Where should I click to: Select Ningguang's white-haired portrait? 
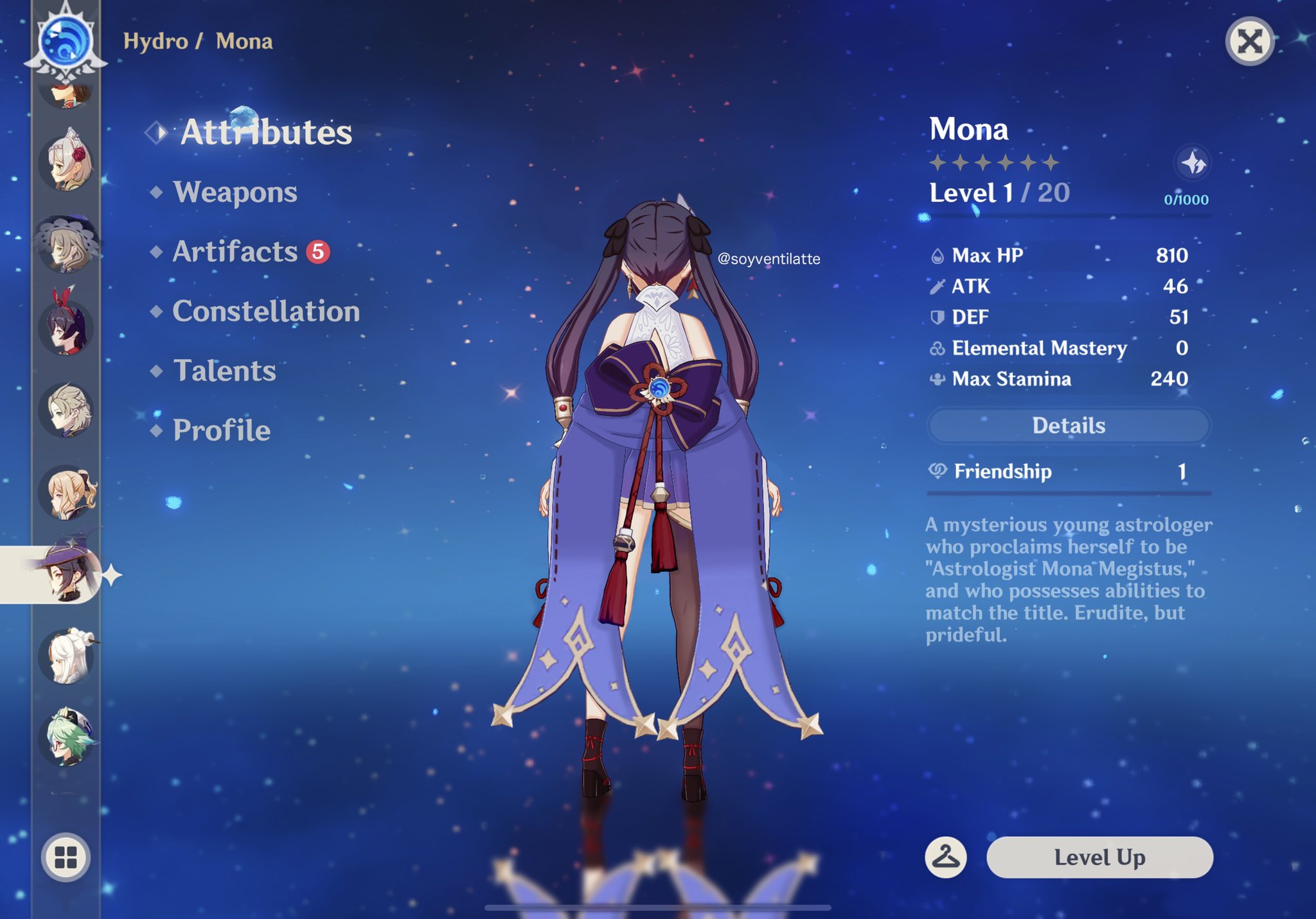pos(67,657)
